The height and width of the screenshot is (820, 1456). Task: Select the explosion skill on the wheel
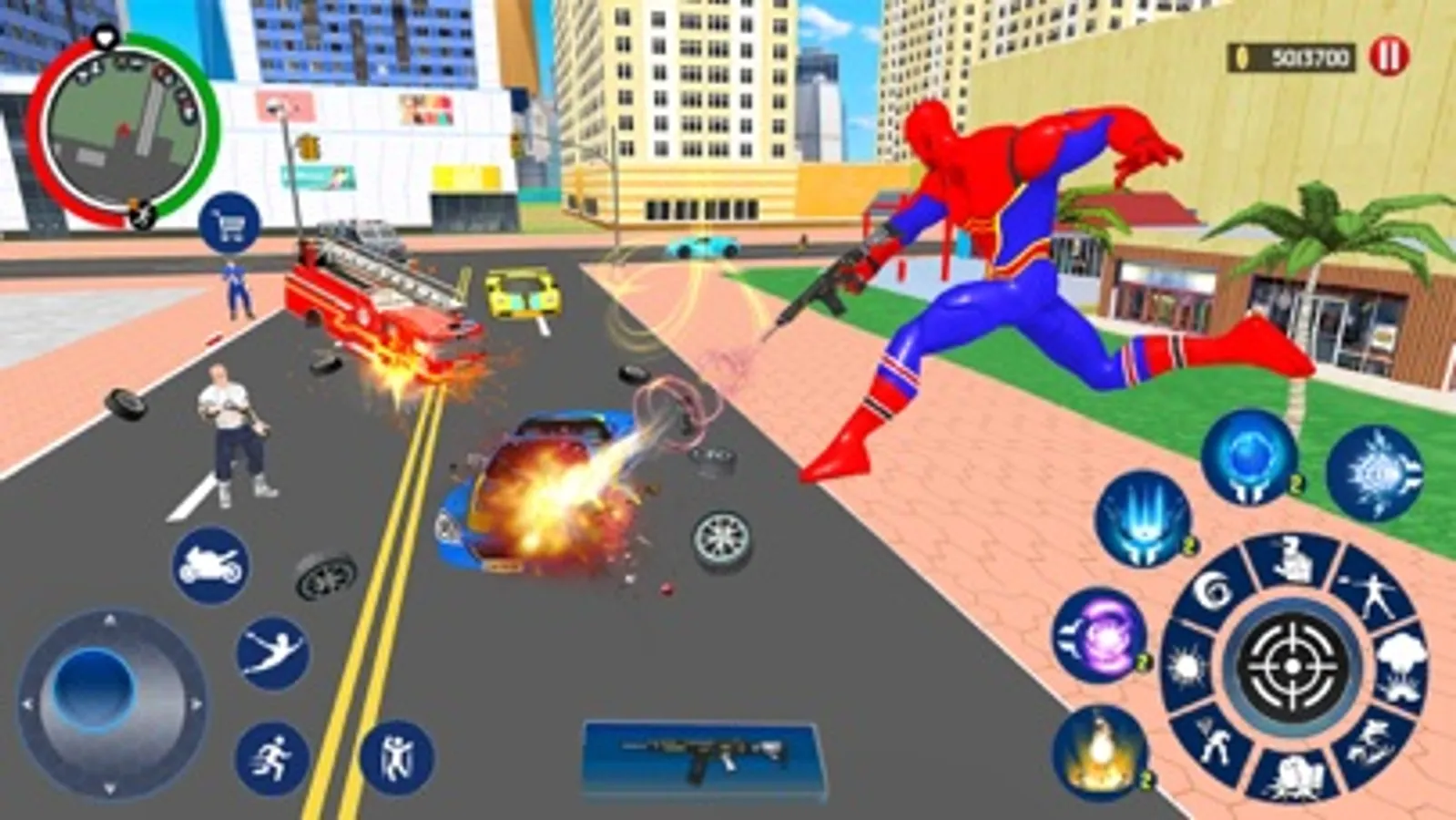(1400, 666)
